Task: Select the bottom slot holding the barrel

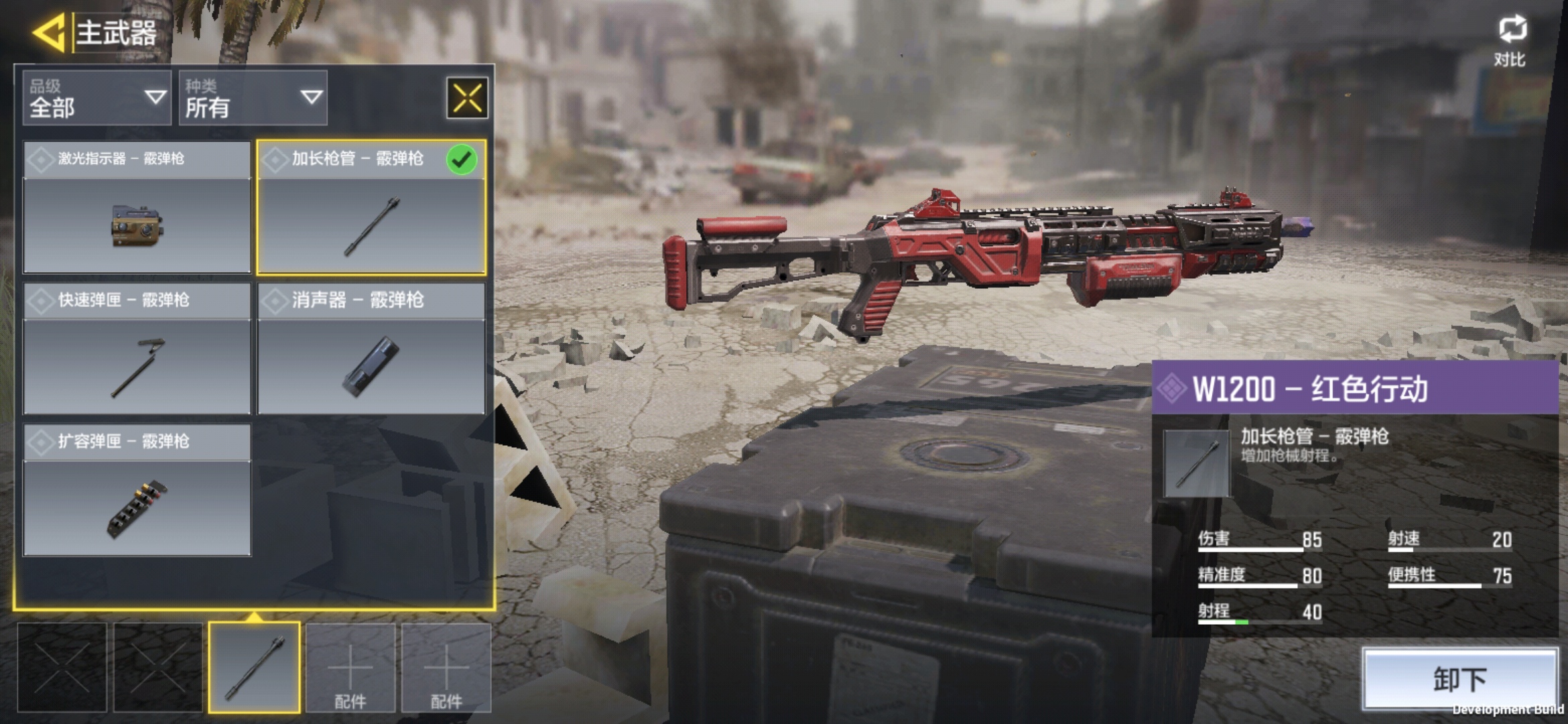Action: coord(254,667)
